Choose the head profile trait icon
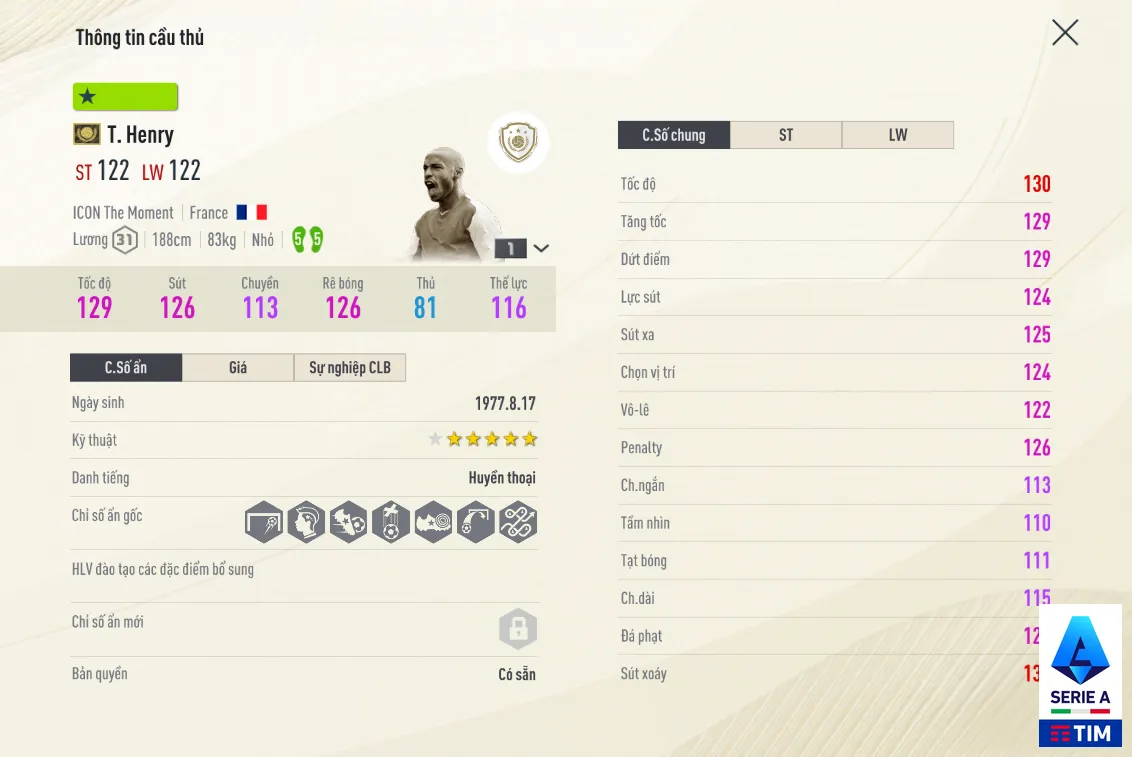This screenshot has width=1132, height=757. [306, 522]
